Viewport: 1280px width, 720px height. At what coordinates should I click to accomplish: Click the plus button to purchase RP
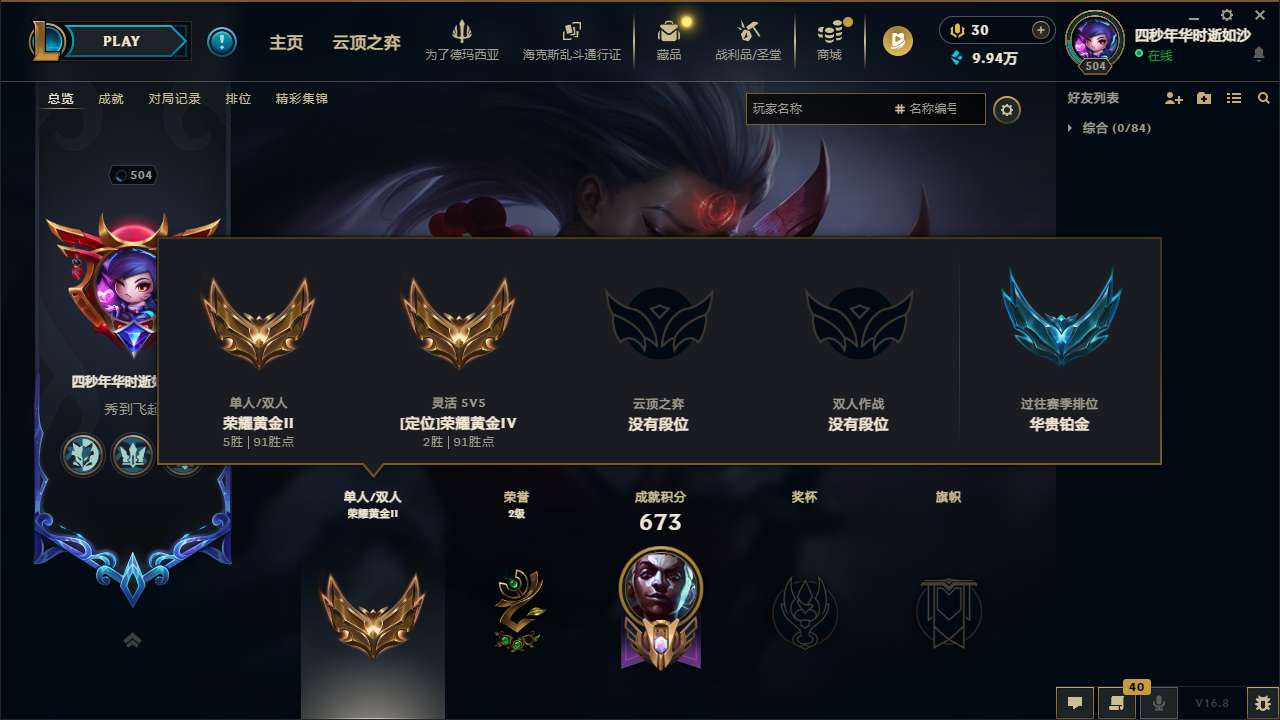1041,30
